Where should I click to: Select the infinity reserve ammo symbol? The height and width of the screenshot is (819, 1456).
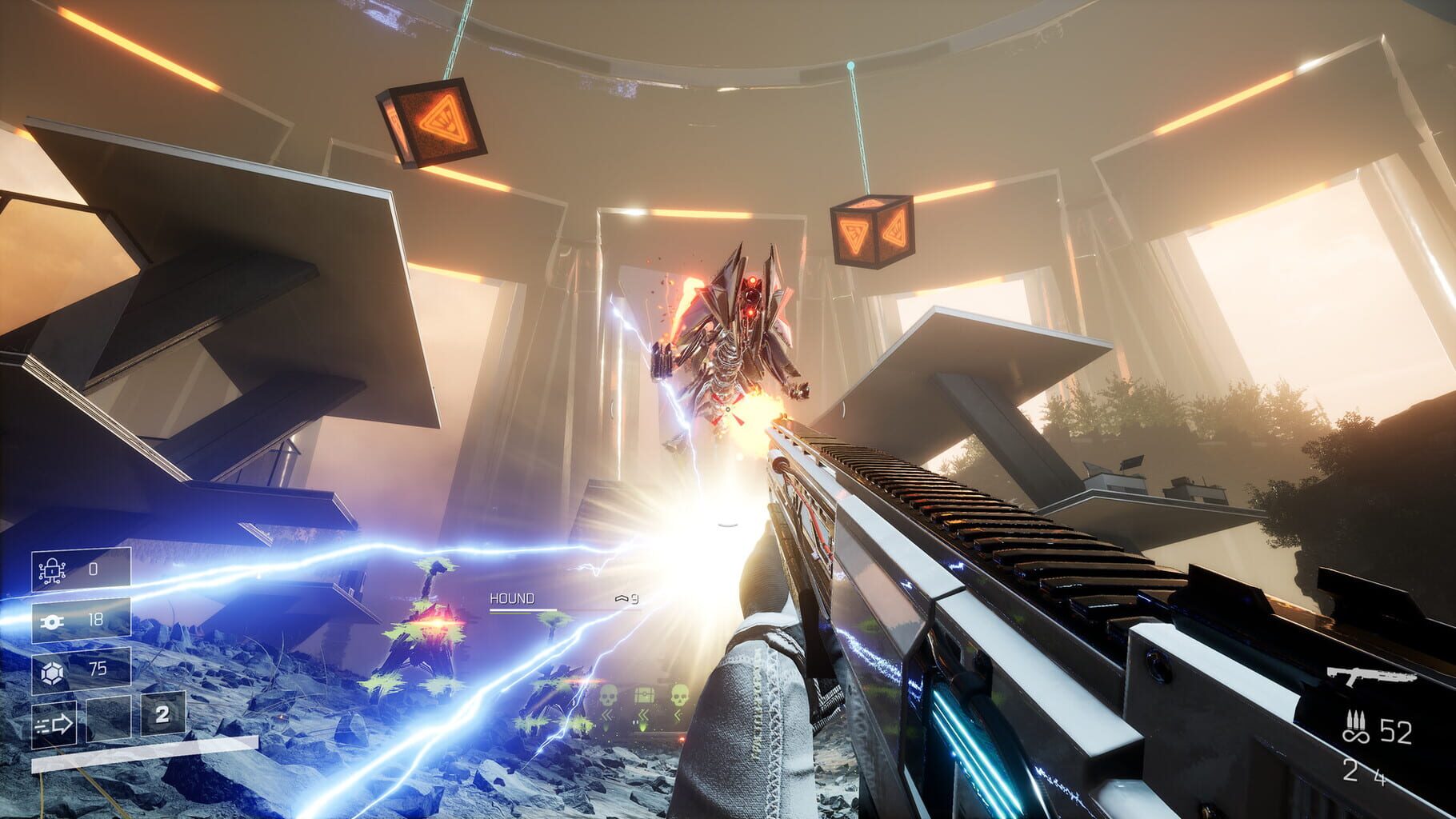point(1355,737)
